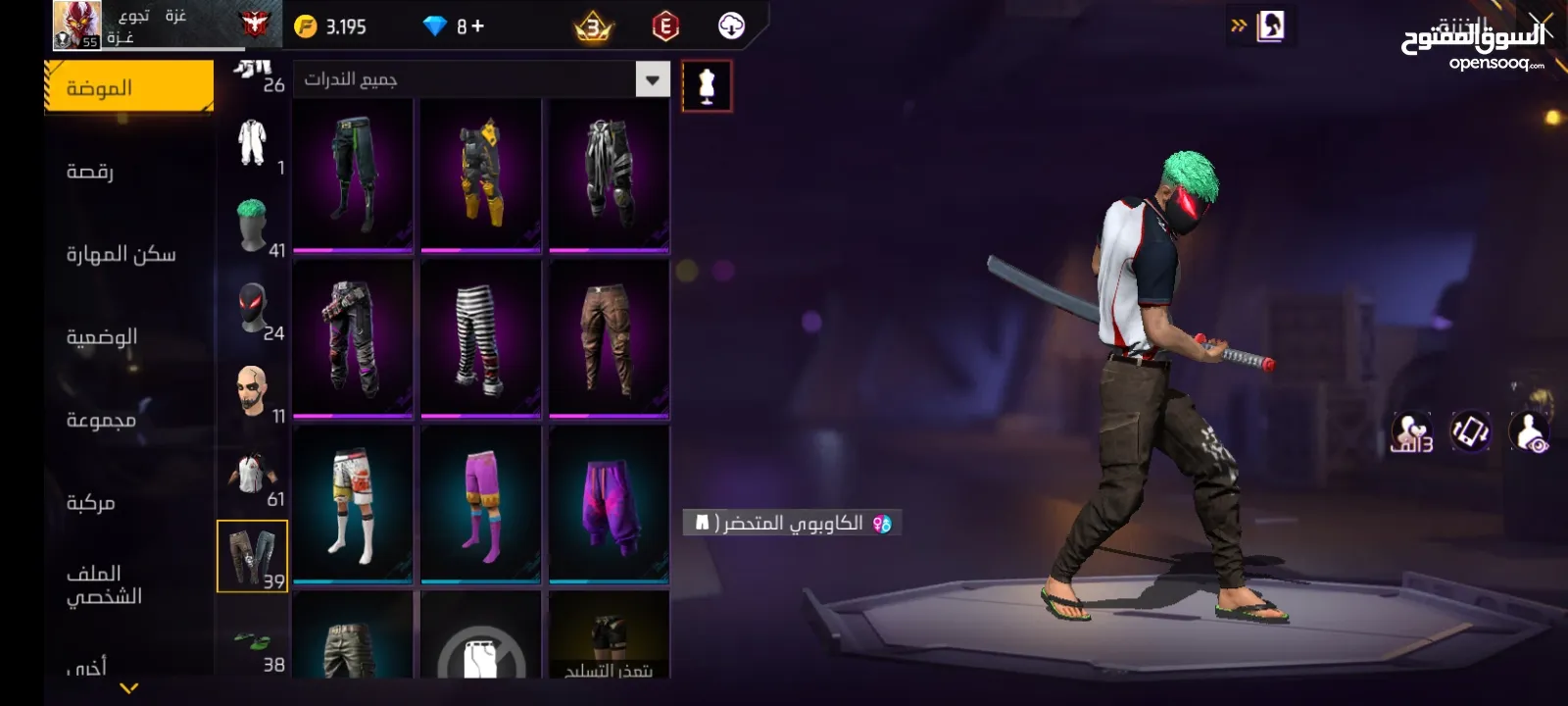Select the diamonds balance icon
Screen dimensions: 1568x706
point(432,27)
